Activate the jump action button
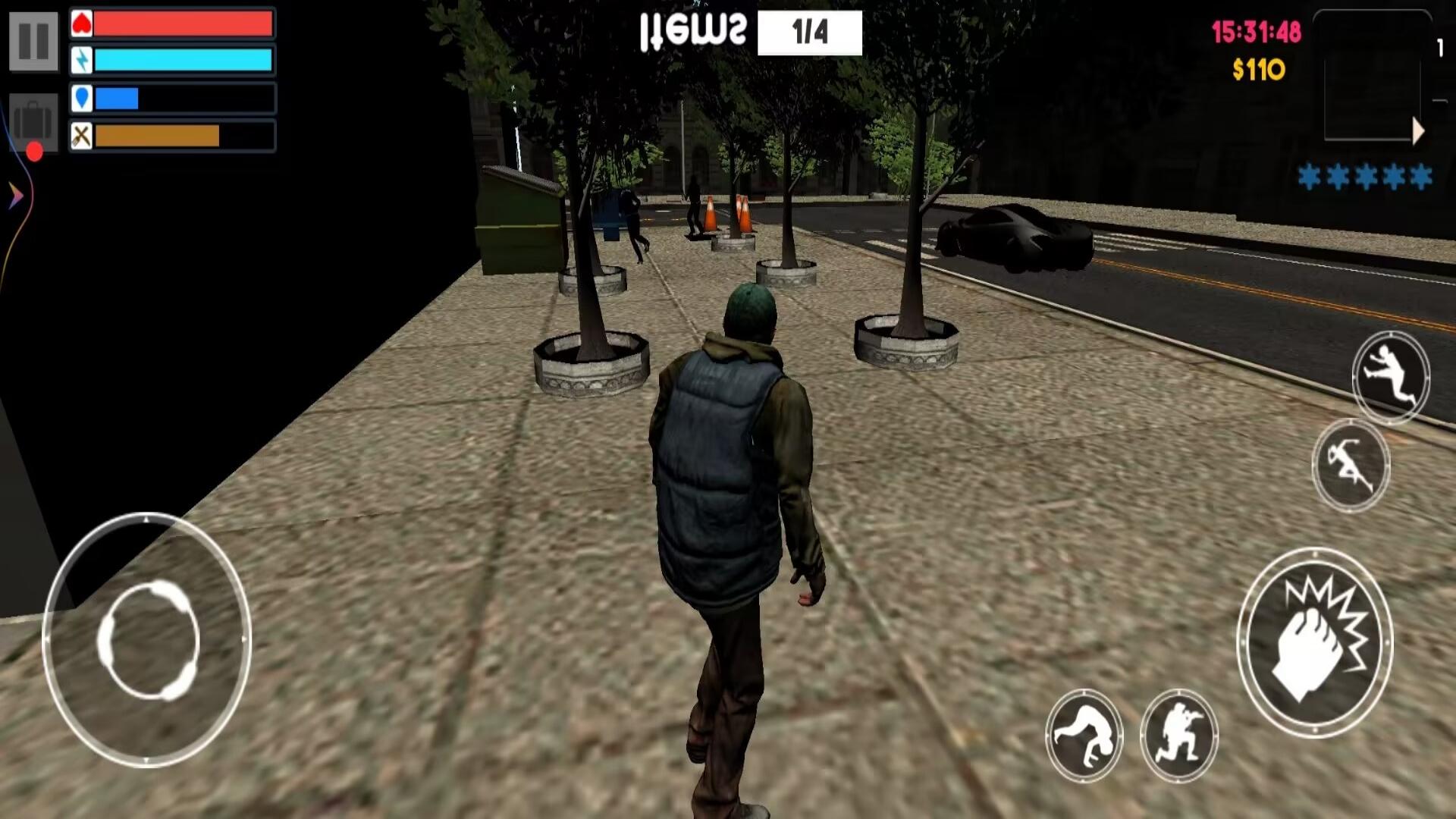The width and height of the screenshot is (1456, 819). [x=1391, y=376]
